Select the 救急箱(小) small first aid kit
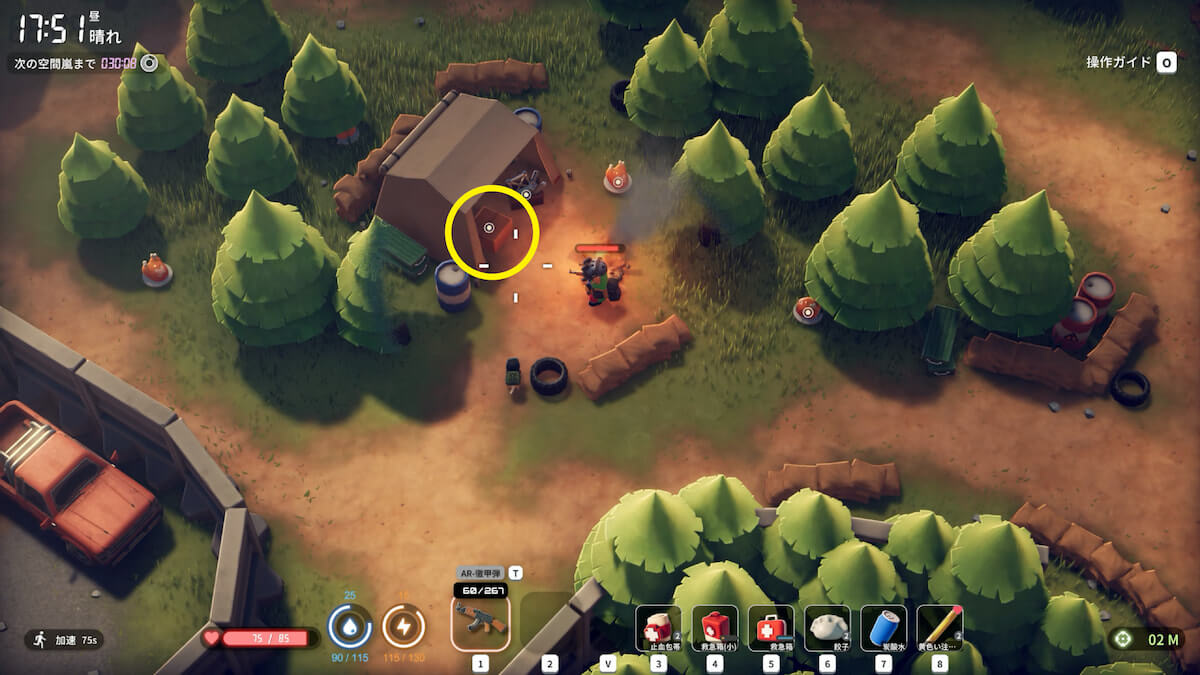Viewport: 1200px width, 675px height. 715,628
